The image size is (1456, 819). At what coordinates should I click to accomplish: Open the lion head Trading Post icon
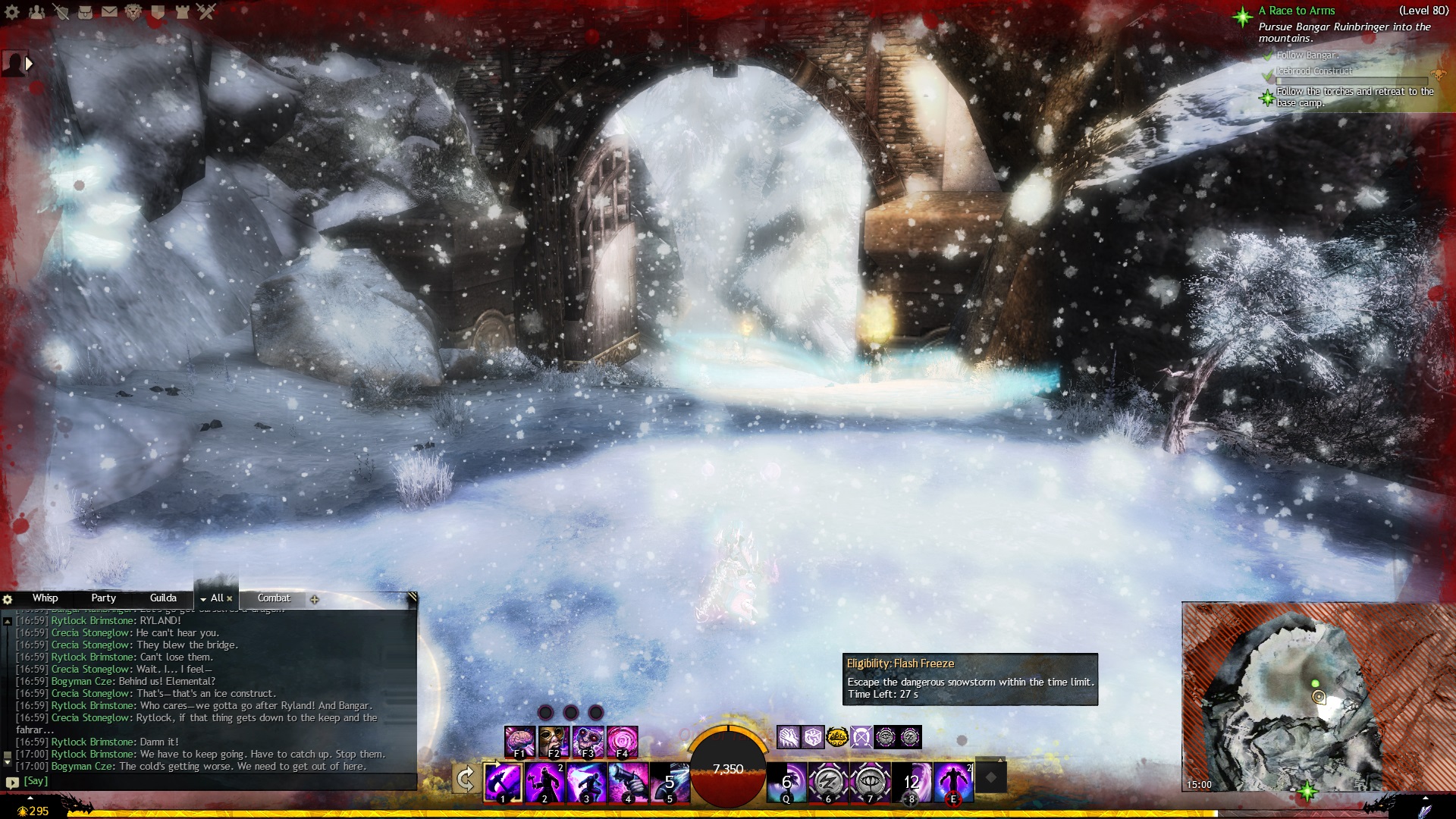pos(133,11)
